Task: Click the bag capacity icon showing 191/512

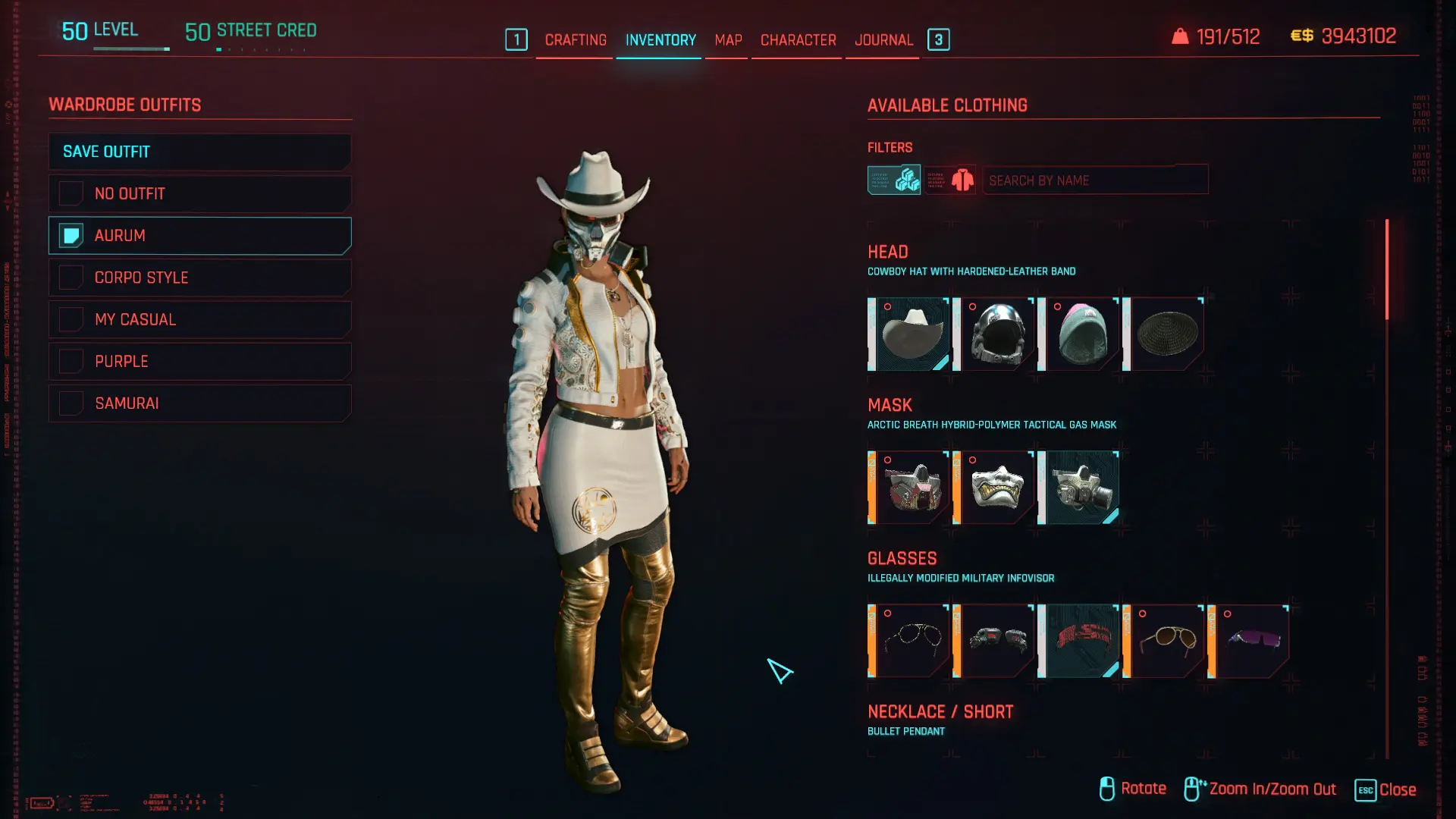Action: click(x=1178, y=36)
